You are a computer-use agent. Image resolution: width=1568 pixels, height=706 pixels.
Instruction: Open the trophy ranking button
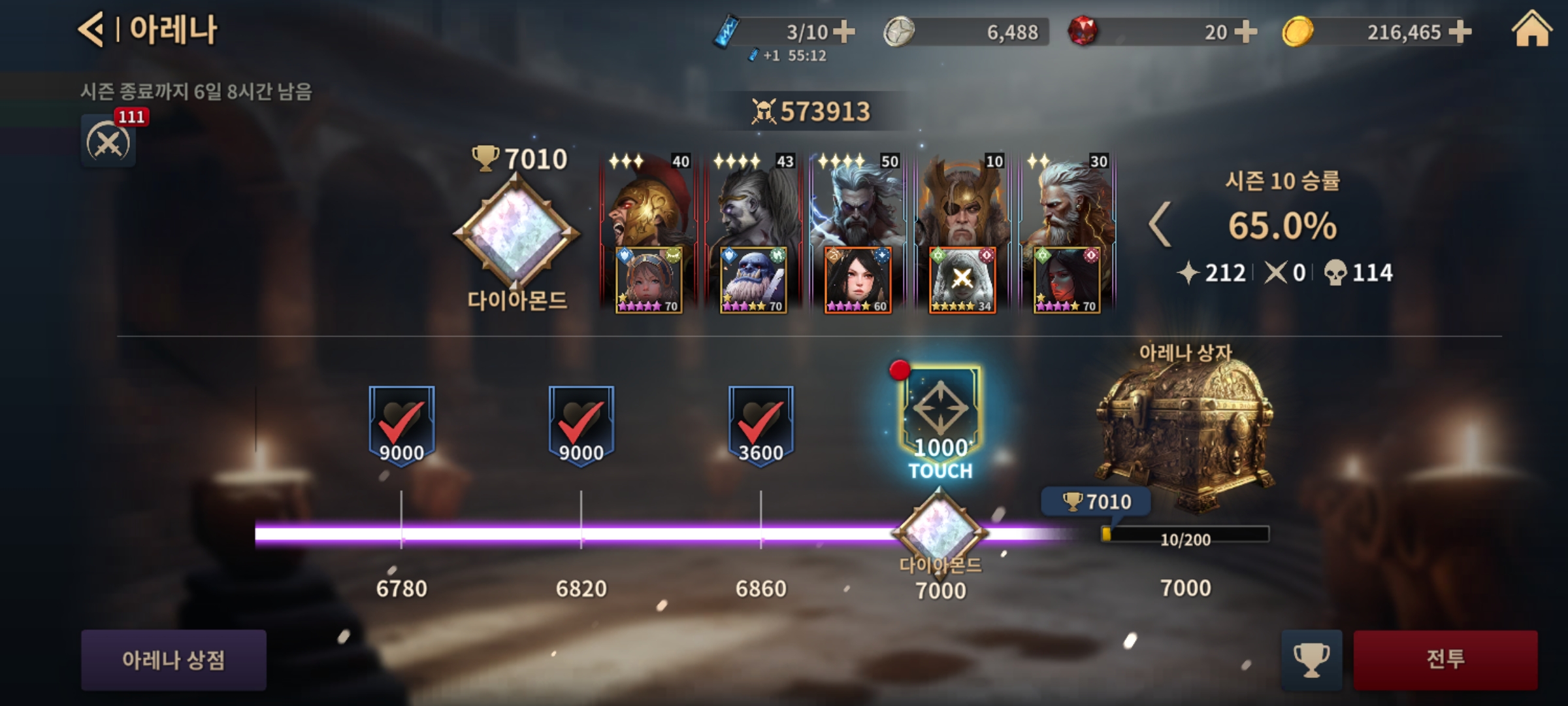(1311, 660)
